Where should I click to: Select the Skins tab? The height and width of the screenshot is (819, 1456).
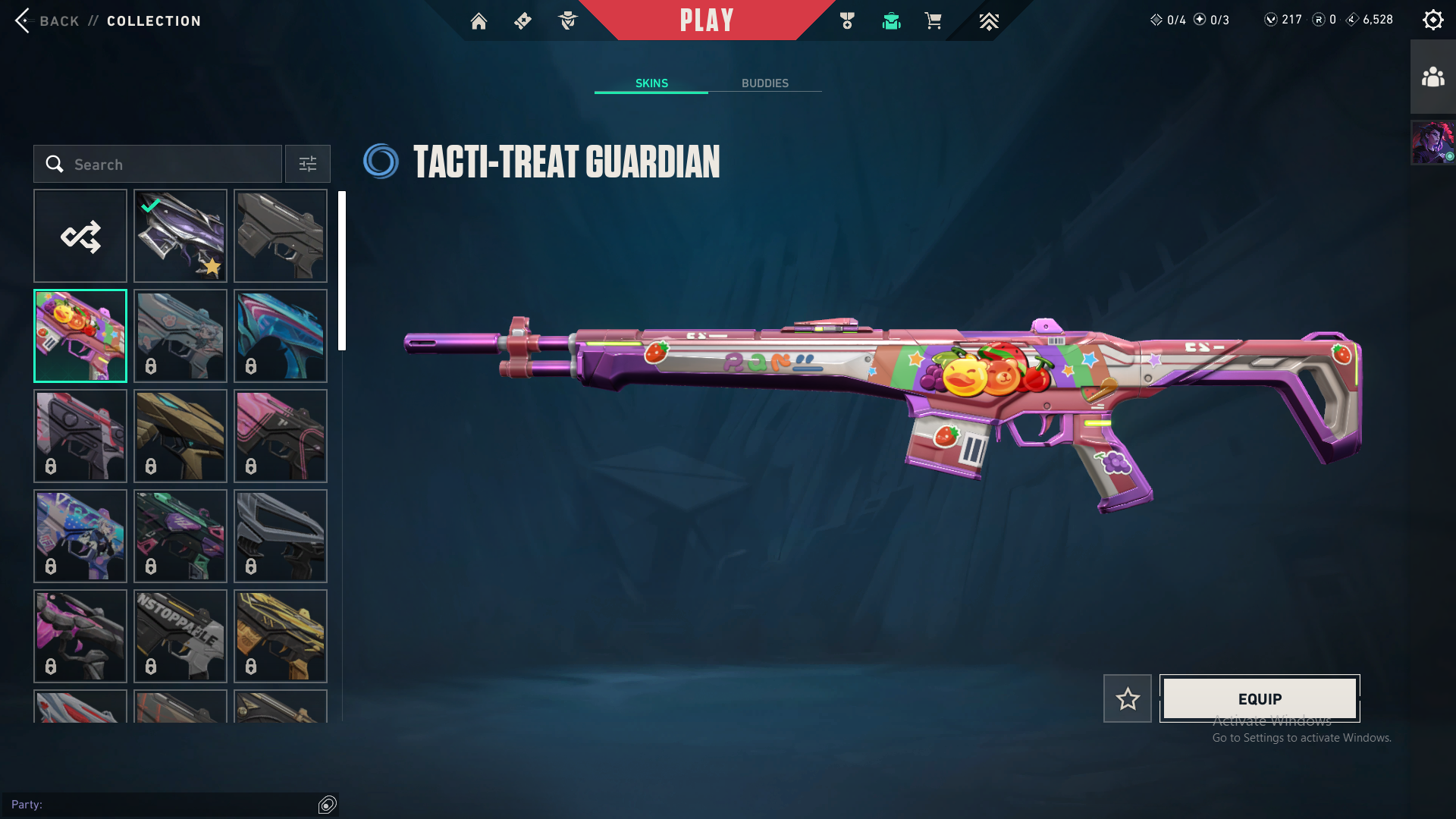(x=651, y=83)
